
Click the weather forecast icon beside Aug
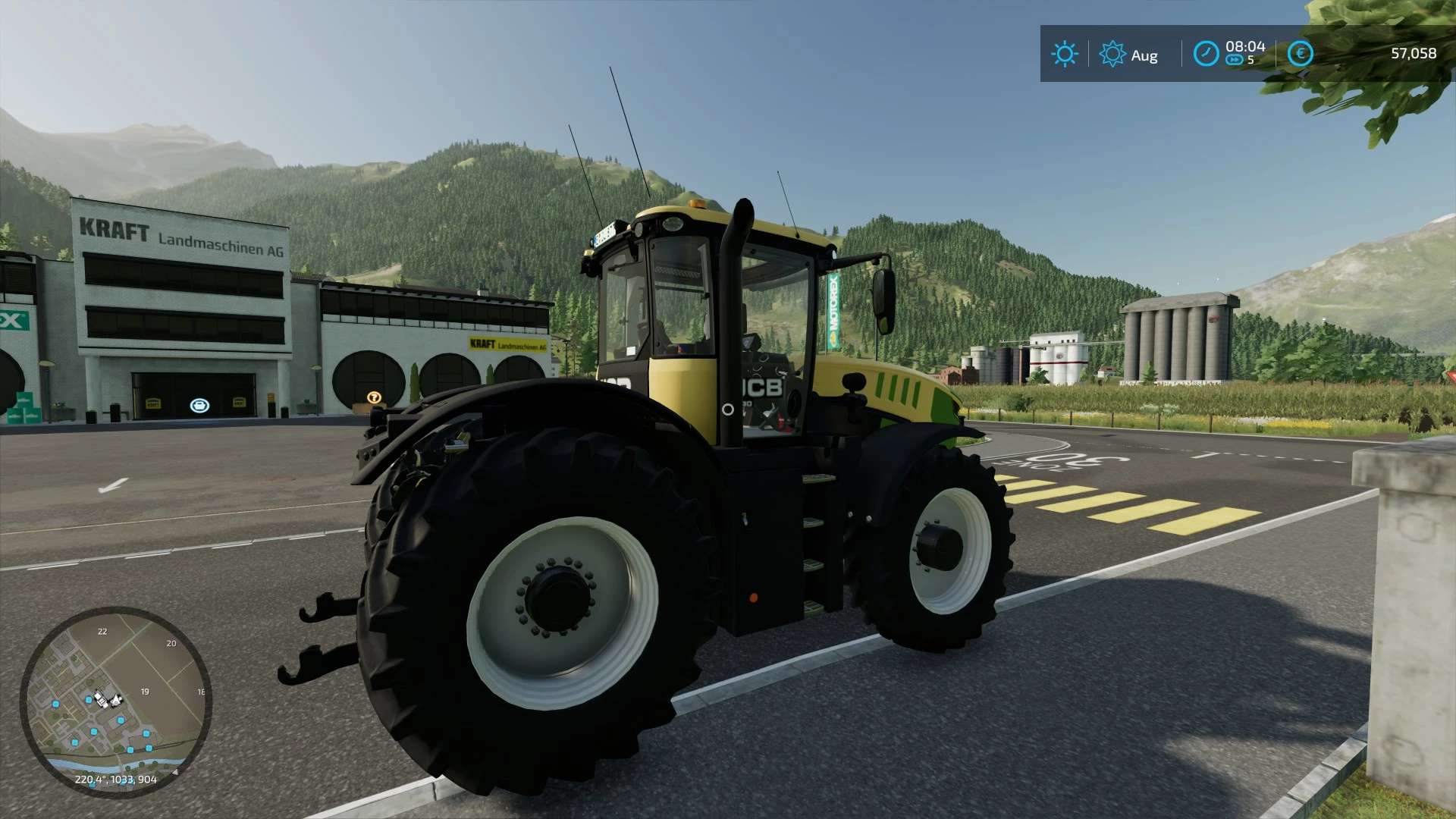1112,52
